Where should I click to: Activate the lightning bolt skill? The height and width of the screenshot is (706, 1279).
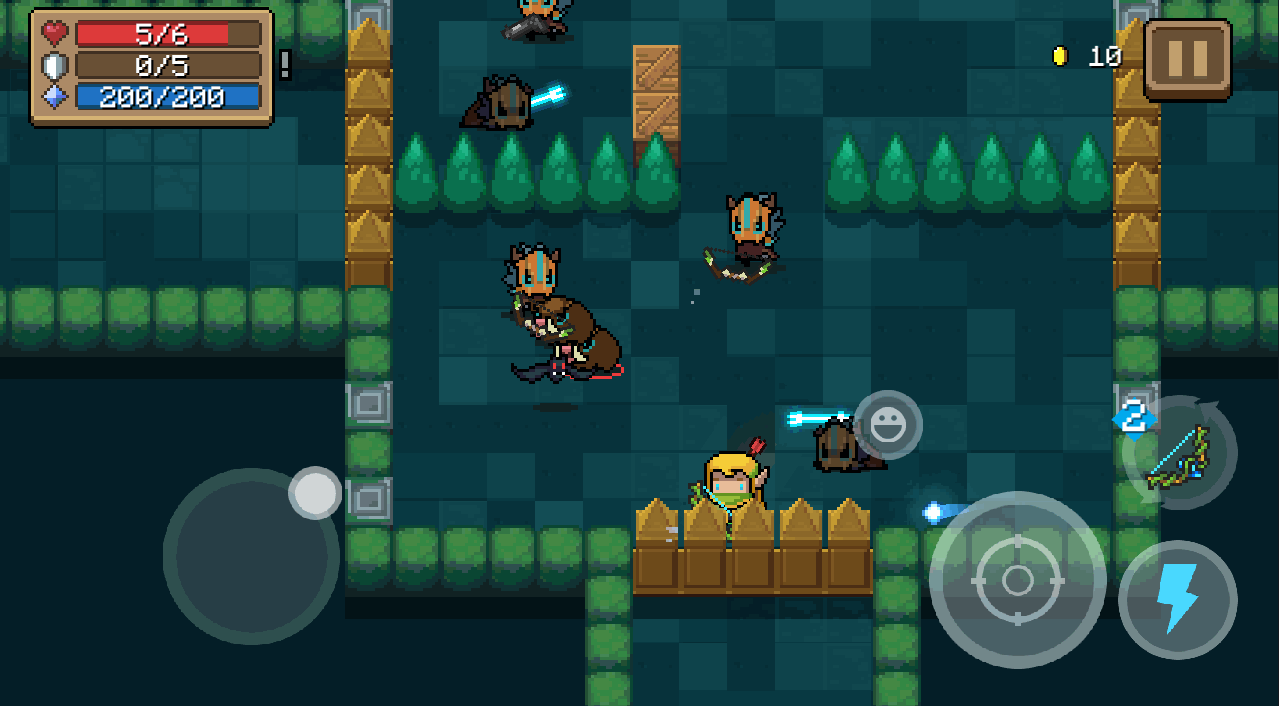coord(1177,600)
